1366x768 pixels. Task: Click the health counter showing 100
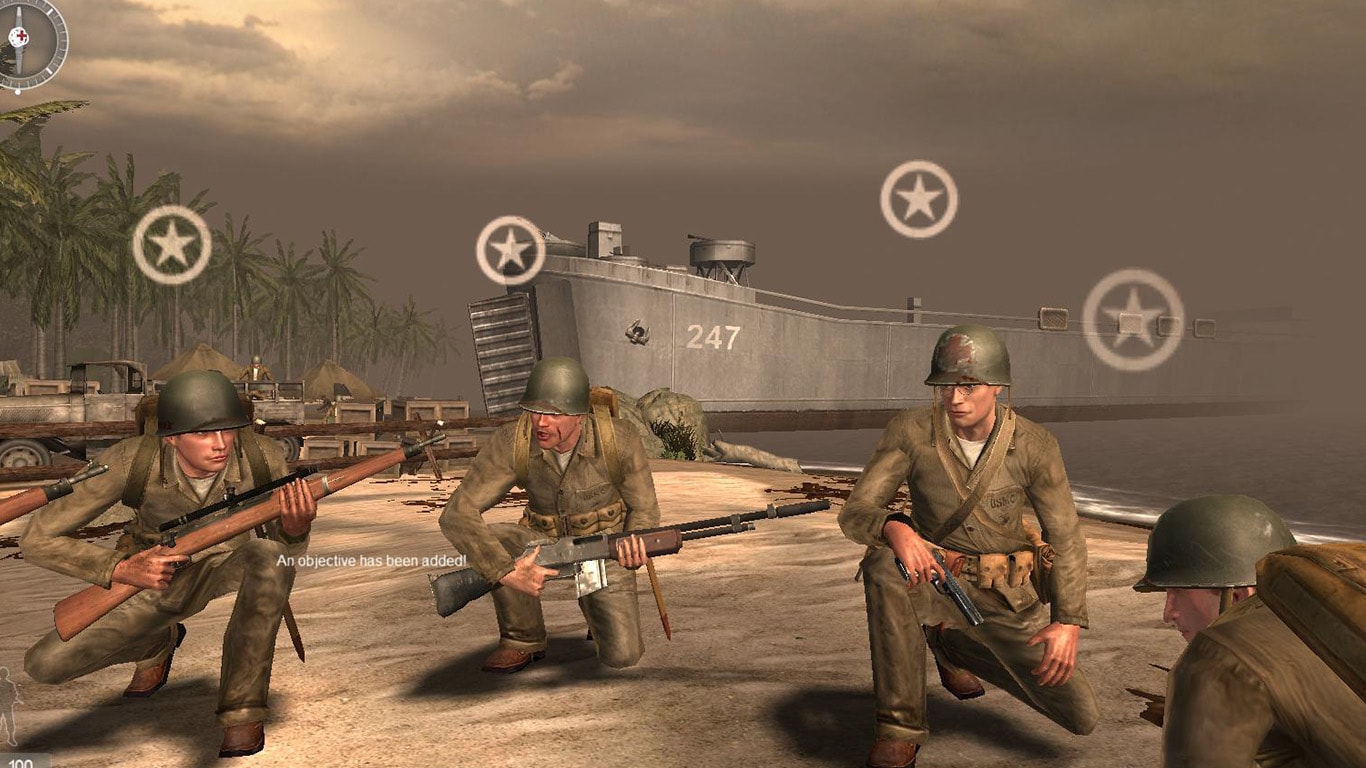pos(22,764)
